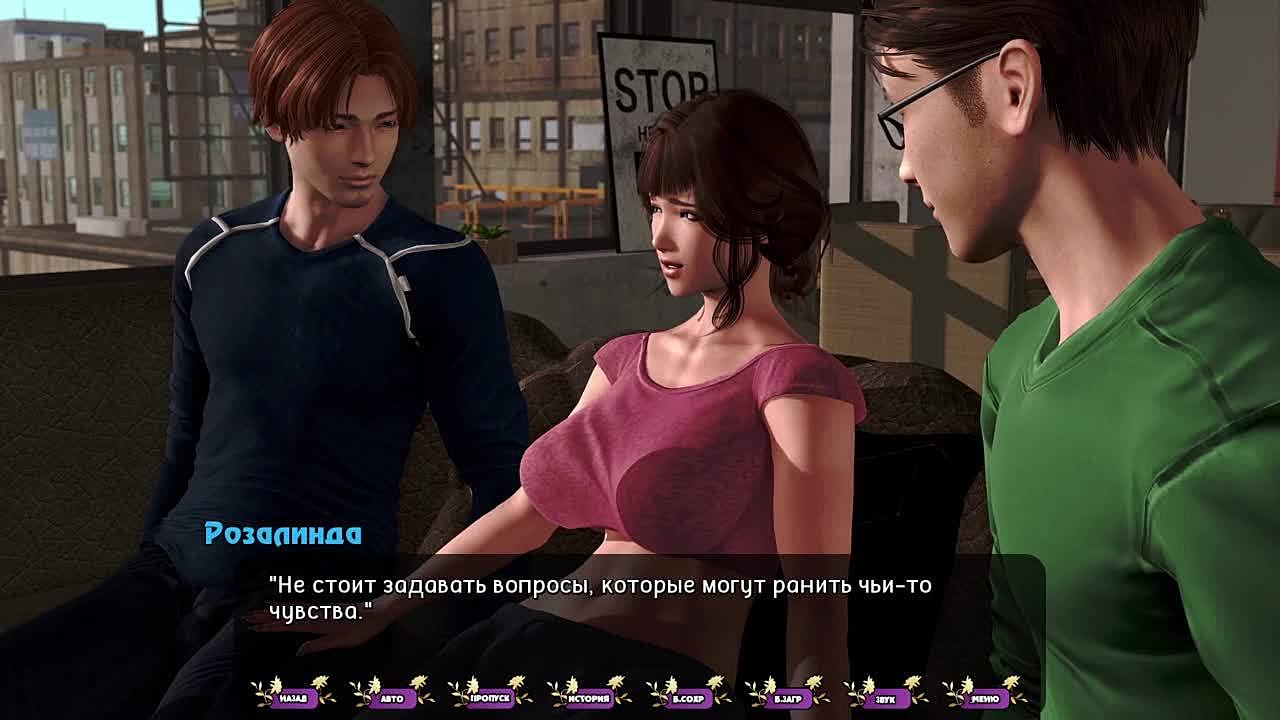Open the dialogue history (ИСТОРИЯ)

pyautogui.click(x=590, y=698)
